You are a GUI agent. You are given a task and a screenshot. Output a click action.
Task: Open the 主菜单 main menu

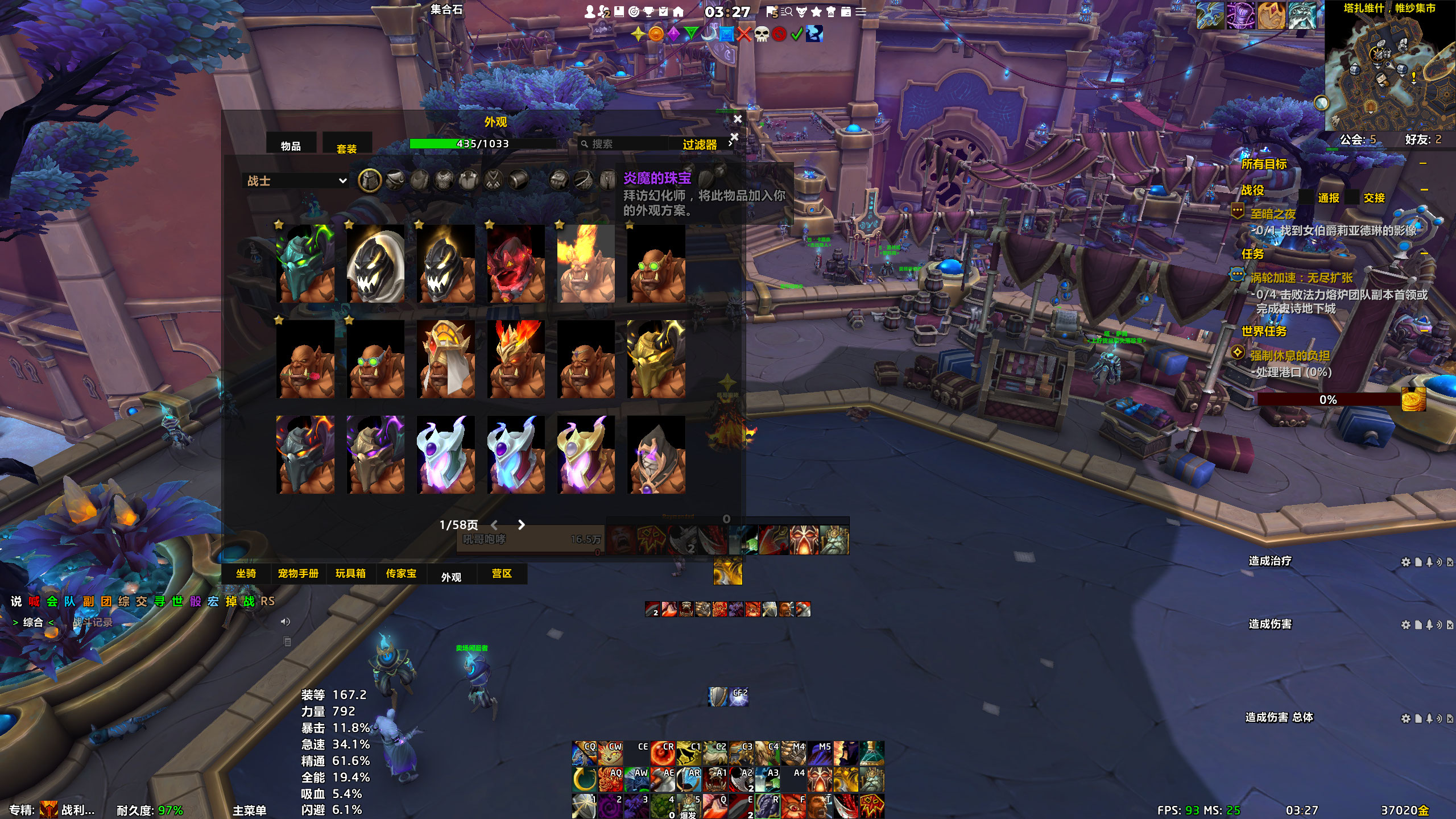pyautogui.click(x=249, y=810)
